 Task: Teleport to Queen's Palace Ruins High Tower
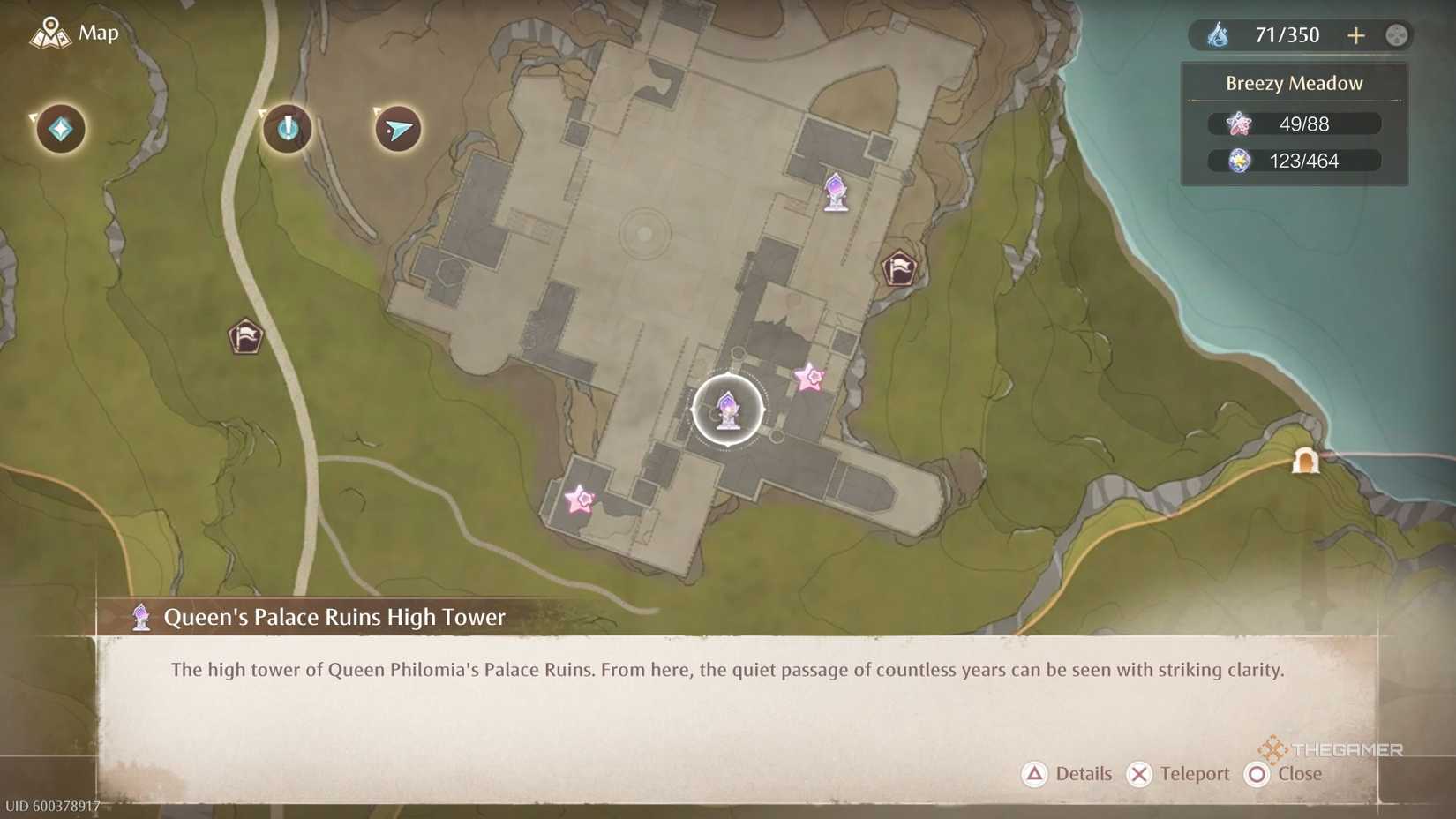coord(1180,774)
